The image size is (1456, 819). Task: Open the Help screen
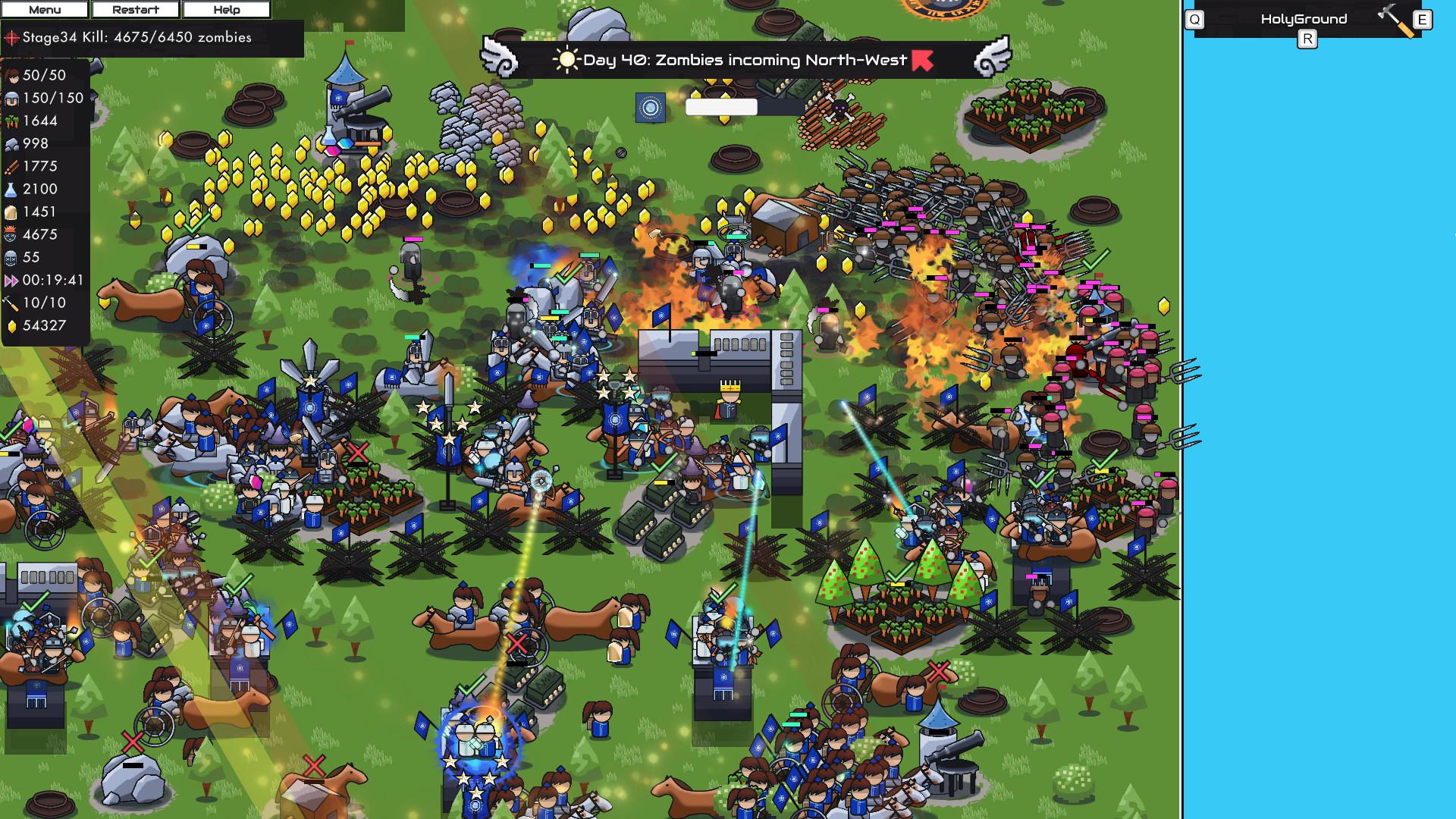coord(226,10)
